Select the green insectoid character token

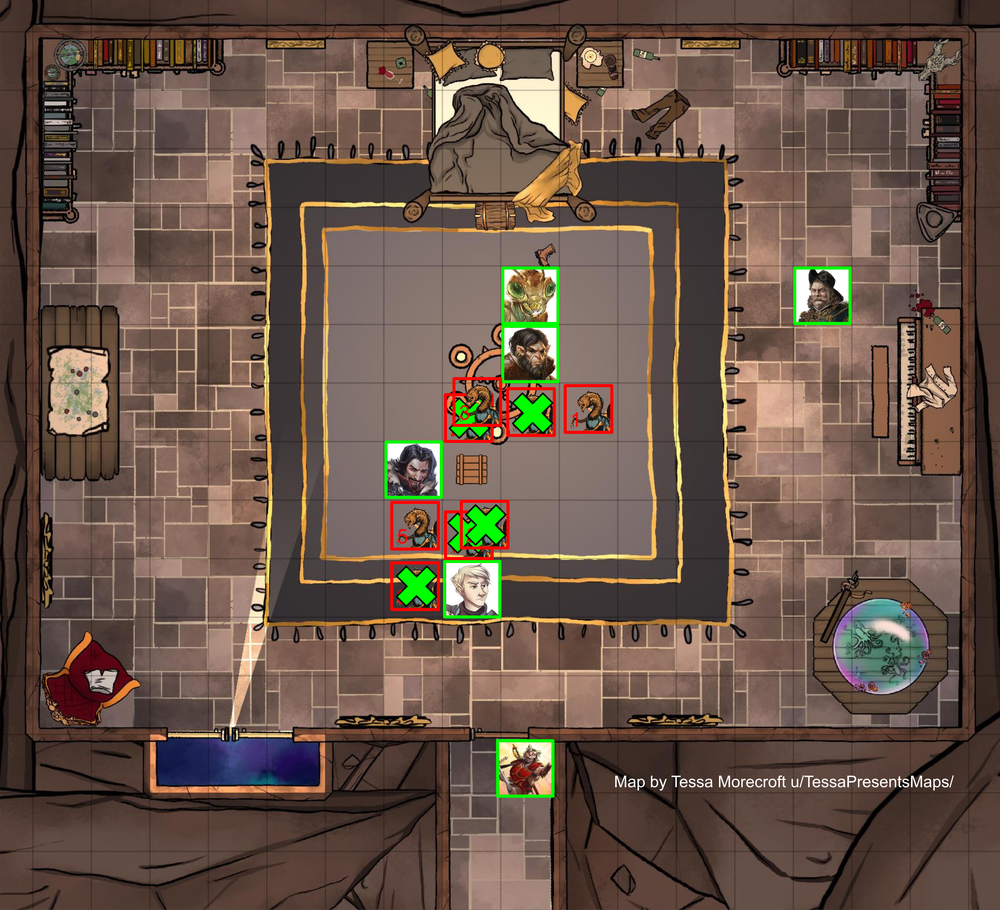(529, 296)
